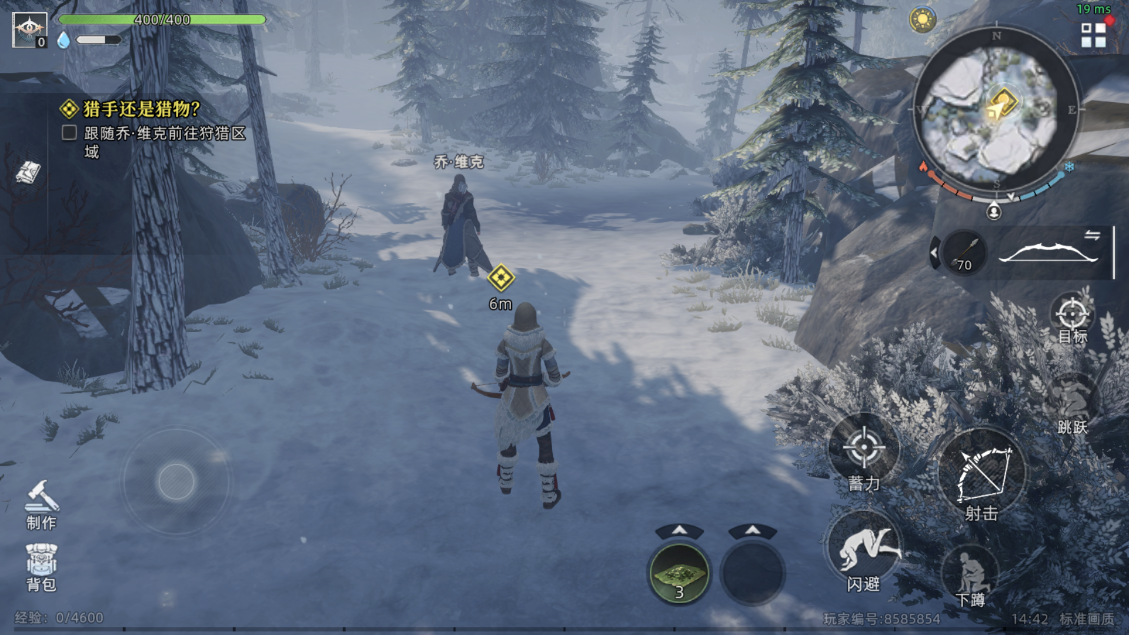This screenshot has height=635, width=1129.
Task: Select the green hotbar item with count 3
Action: click(679, 572)
